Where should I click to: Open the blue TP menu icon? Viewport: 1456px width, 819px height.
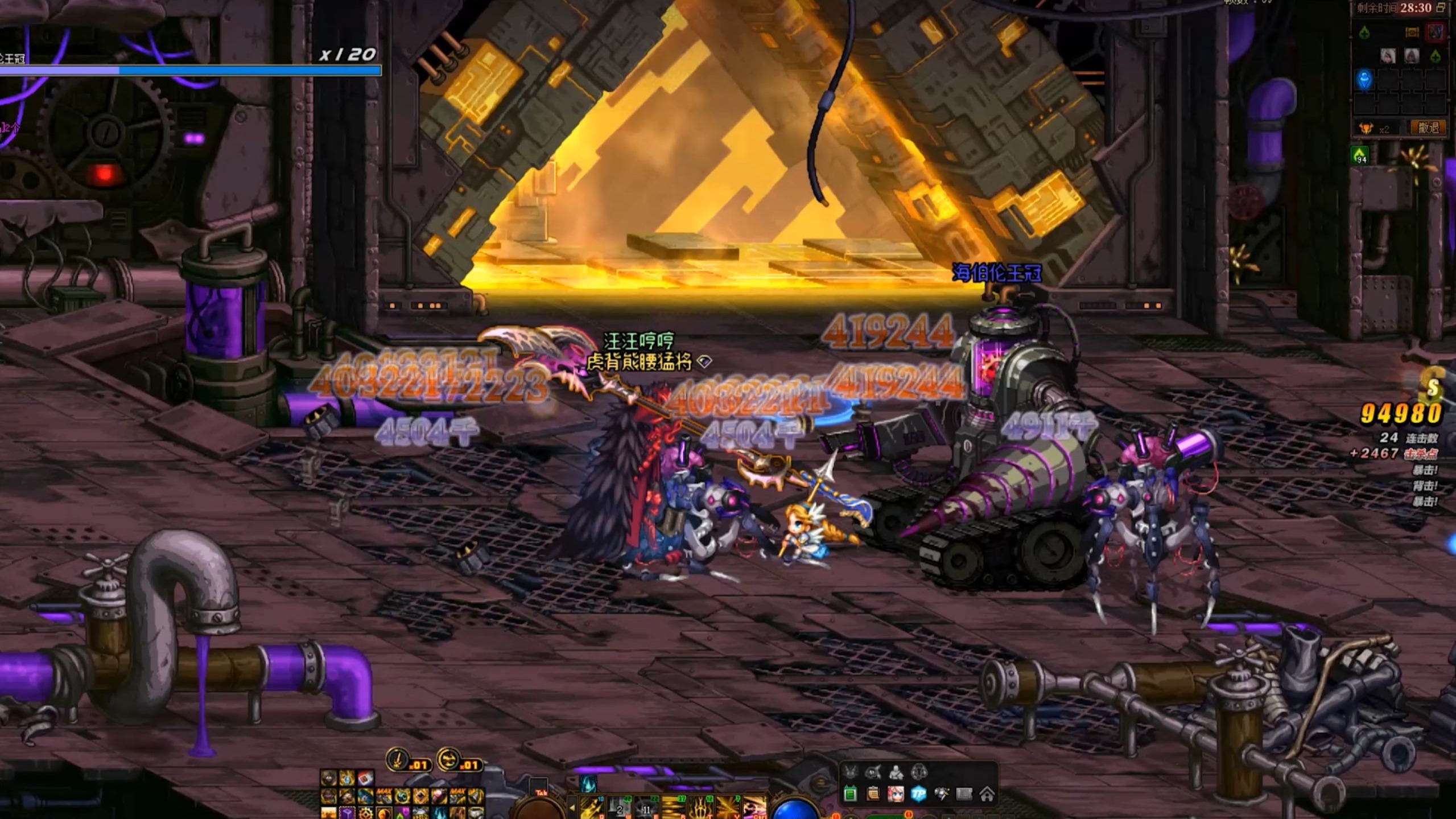(918, 794)
